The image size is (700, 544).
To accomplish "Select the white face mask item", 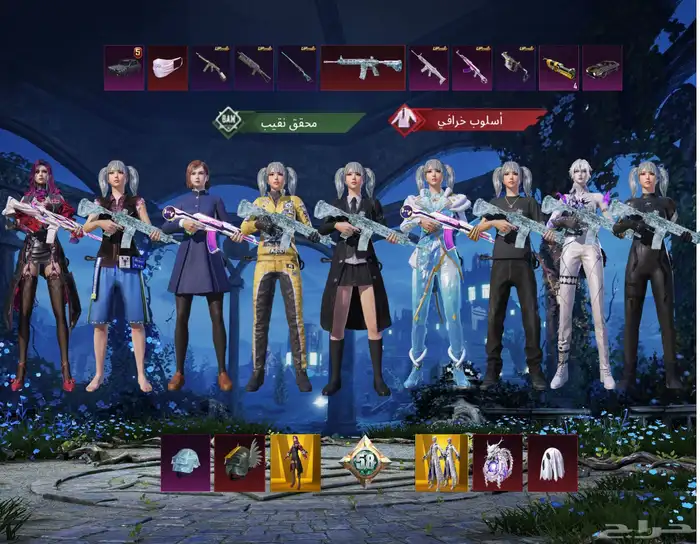I will coord(167,68).
